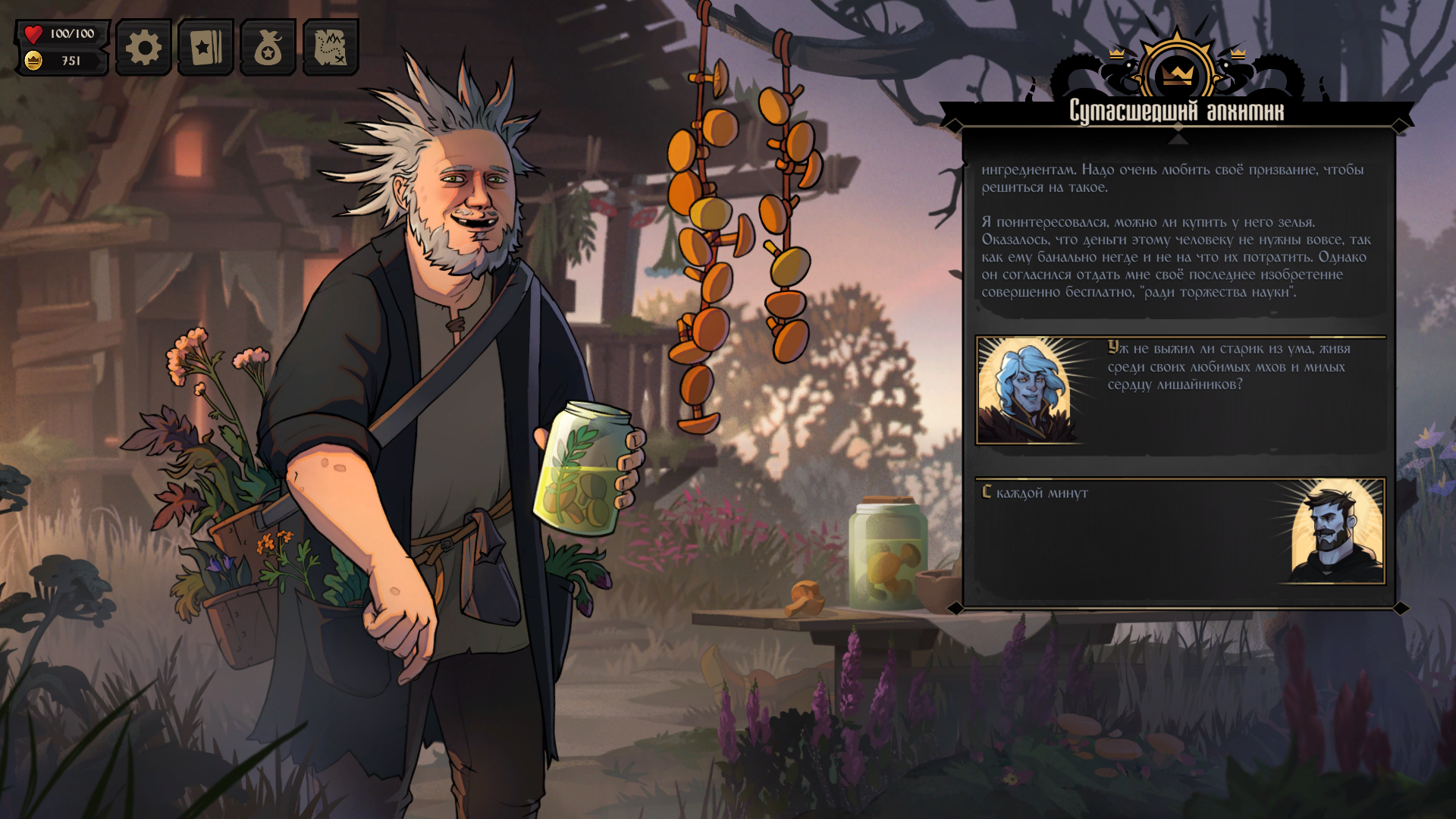Choose the bearded man's dialogue reply

coord(1180,531)
